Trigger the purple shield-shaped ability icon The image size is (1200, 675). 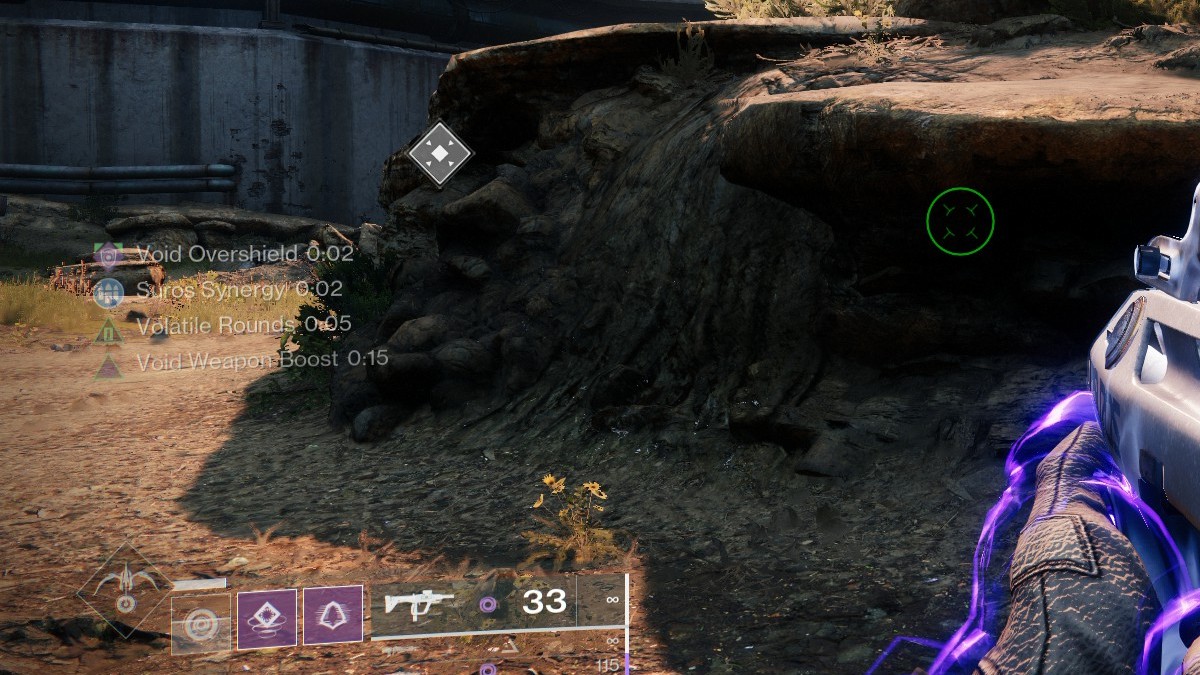[x=333, y=616]
